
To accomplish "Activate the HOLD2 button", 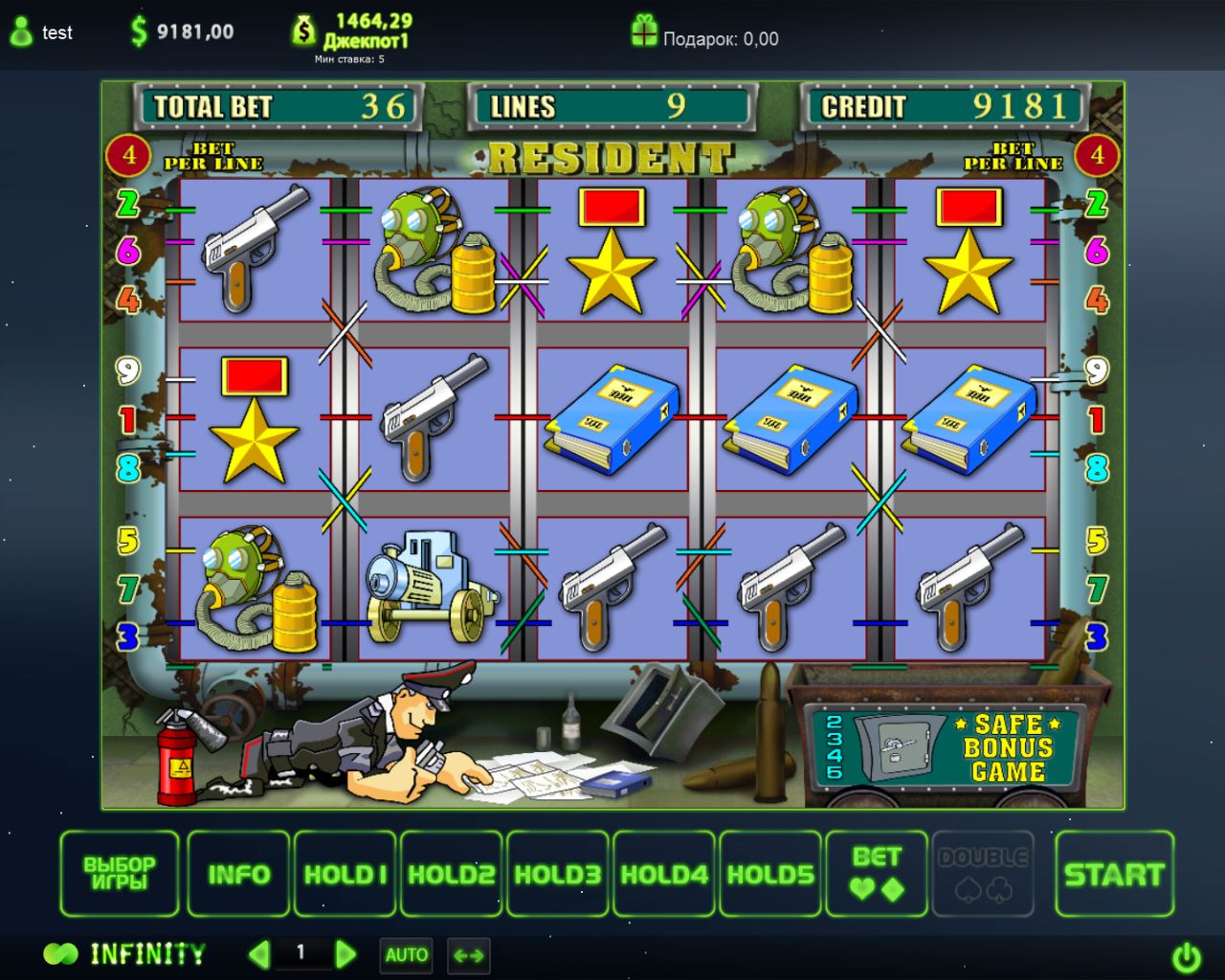I will 452,874.
